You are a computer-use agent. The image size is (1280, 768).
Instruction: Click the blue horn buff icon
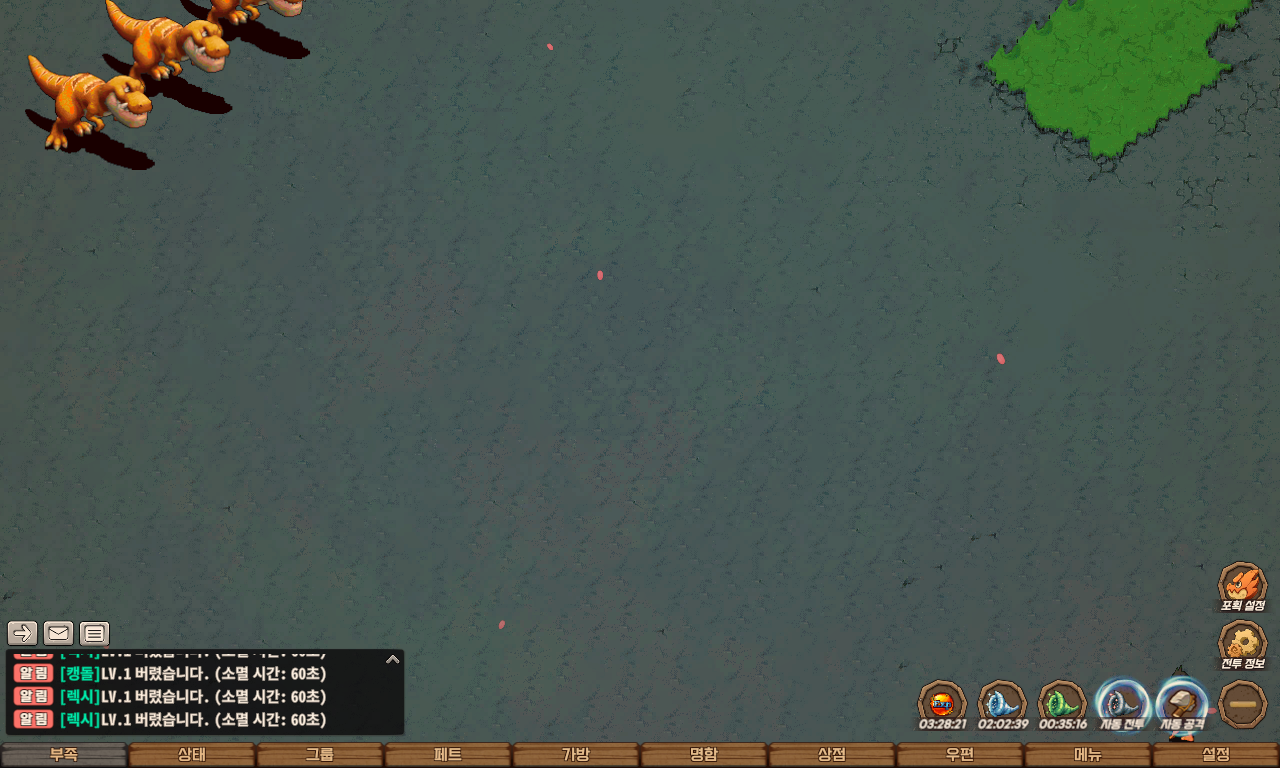(1002, 703)
